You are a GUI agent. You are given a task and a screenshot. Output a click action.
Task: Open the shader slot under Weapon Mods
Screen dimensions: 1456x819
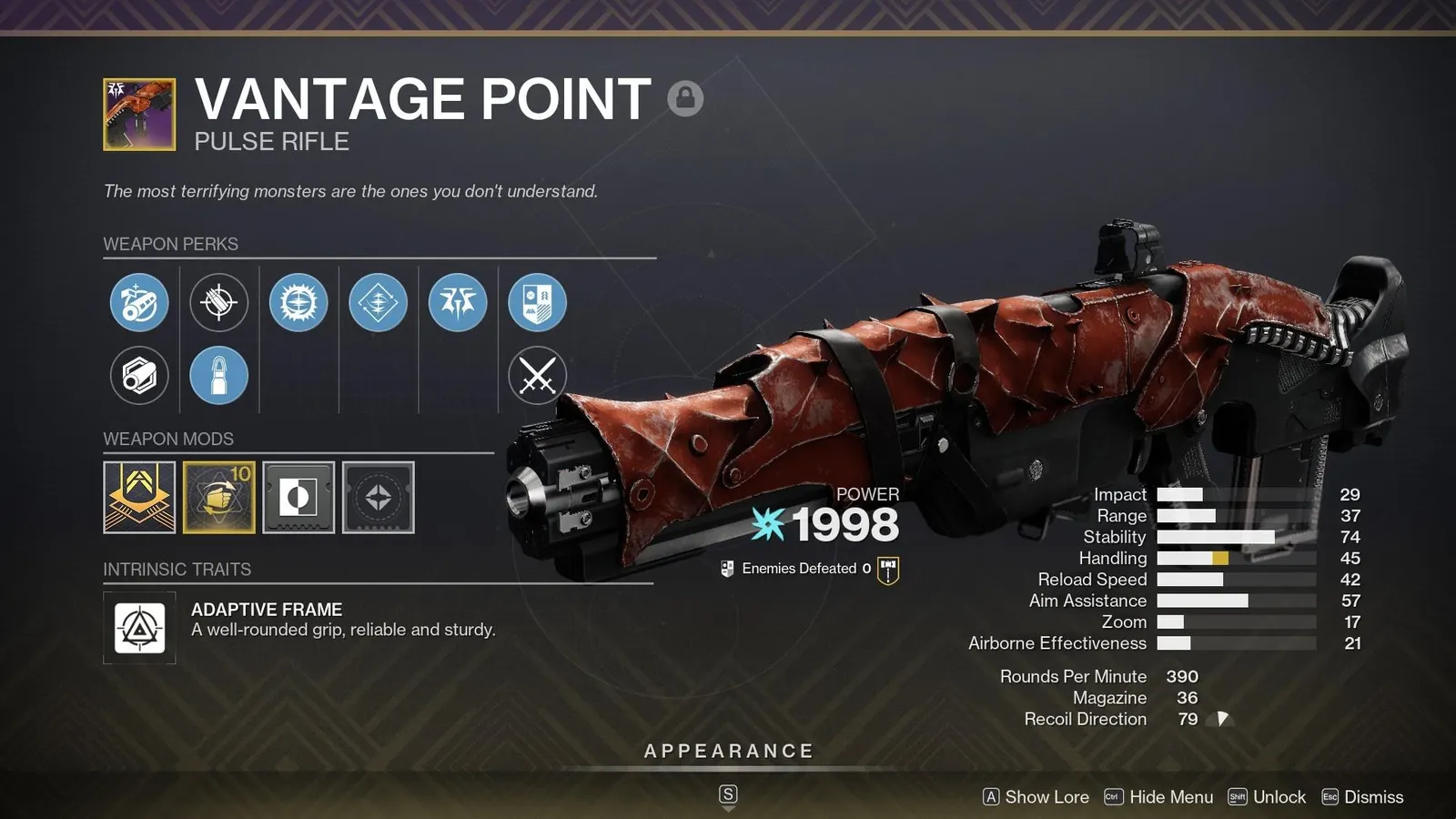pyautogui.click(x=298, y=498)
